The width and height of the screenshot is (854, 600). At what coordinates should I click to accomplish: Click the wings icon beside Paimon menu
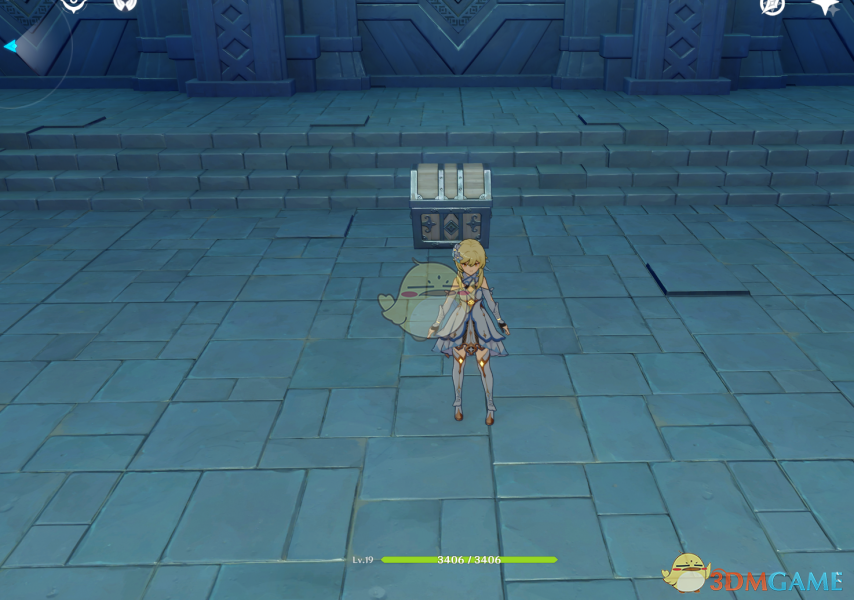pos(125,4)
